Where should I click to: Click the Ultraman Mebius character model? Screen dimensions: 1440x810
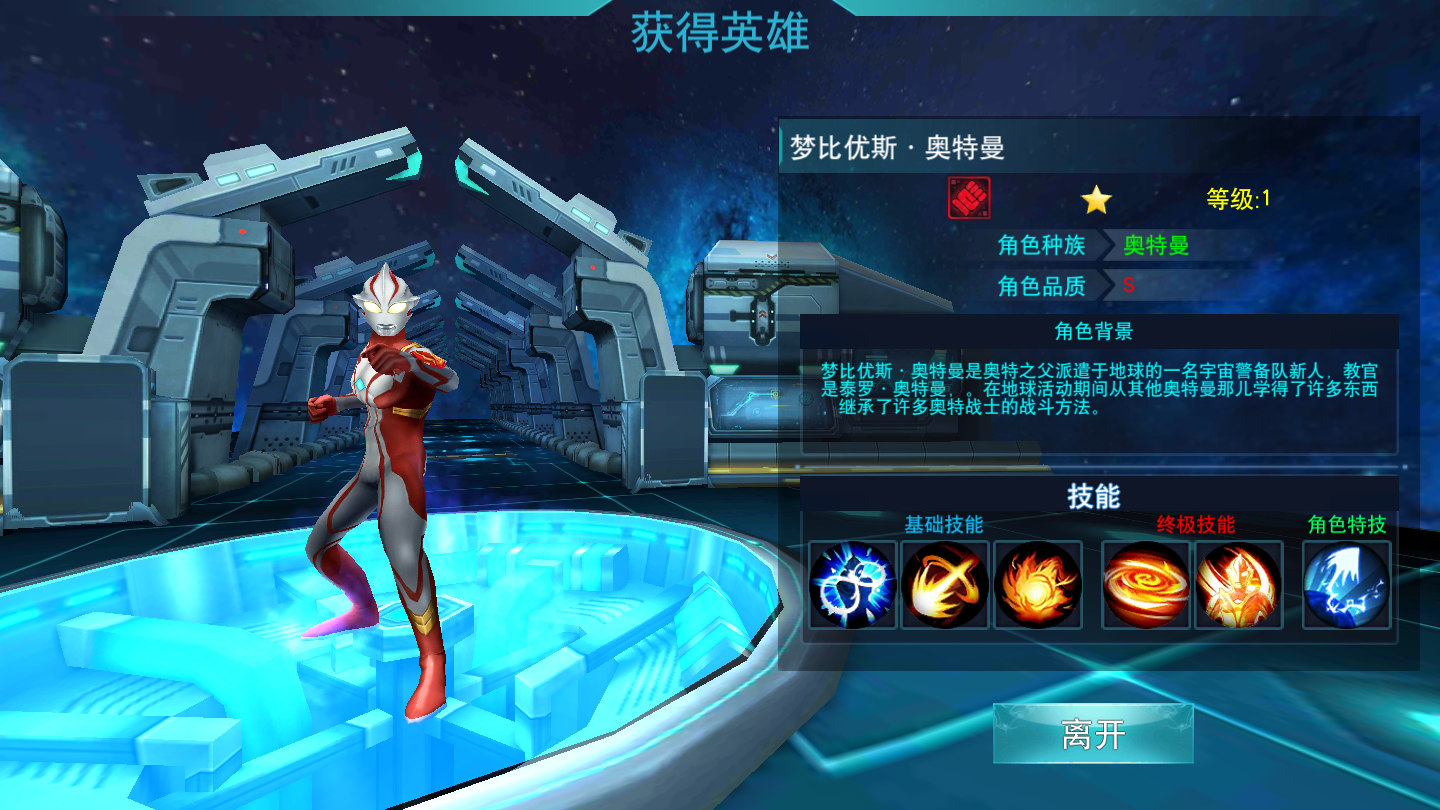coord(390,450)
